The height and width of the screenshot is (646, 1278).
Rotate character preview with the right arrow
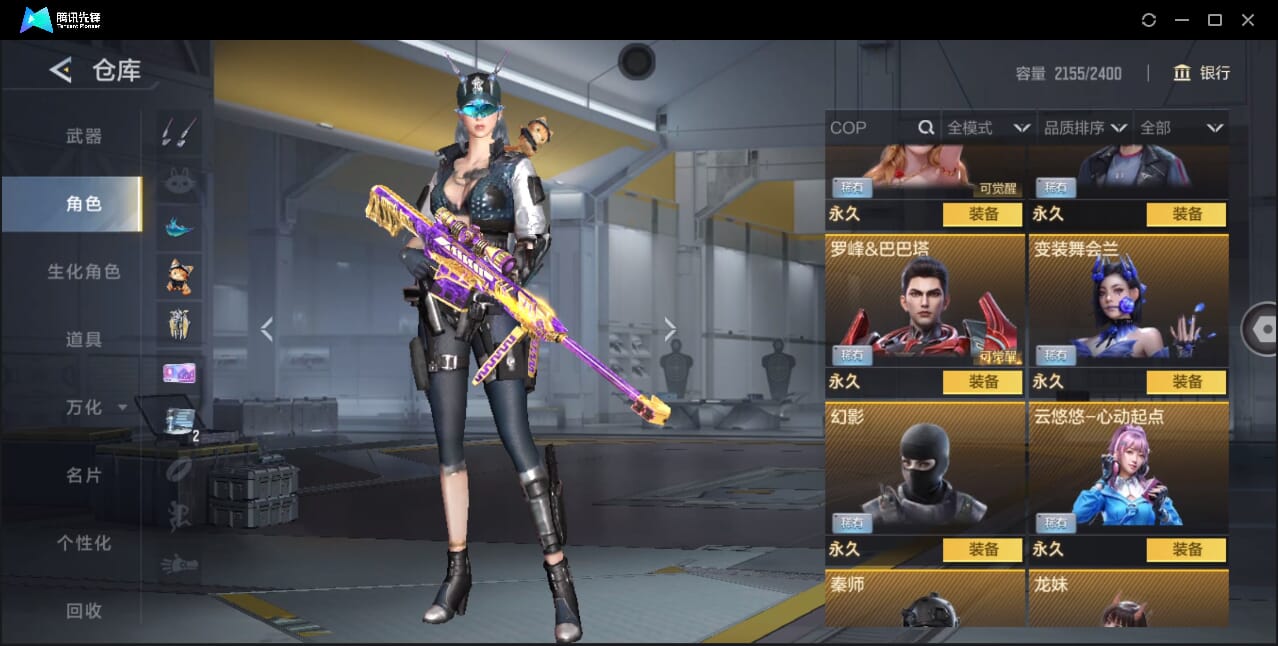pos(670,328)
